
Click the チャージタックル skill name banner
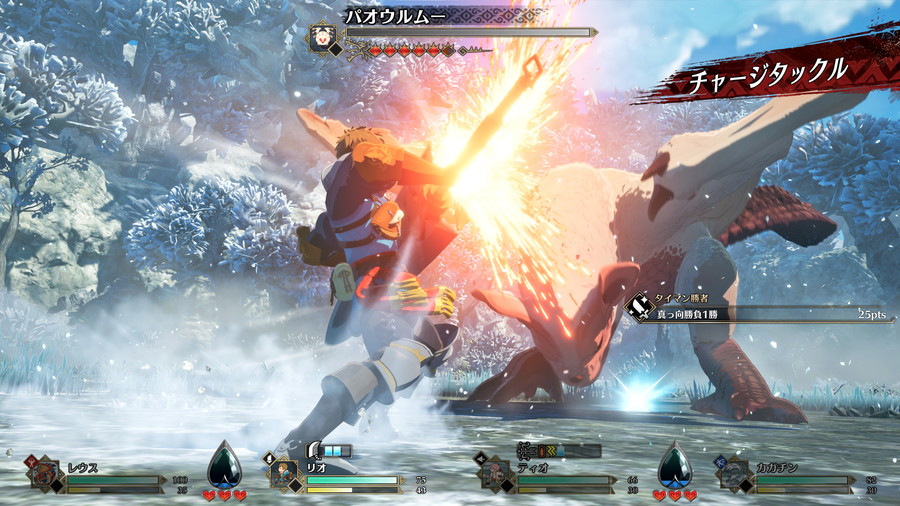pyautogui.click(x=768, y=72)
